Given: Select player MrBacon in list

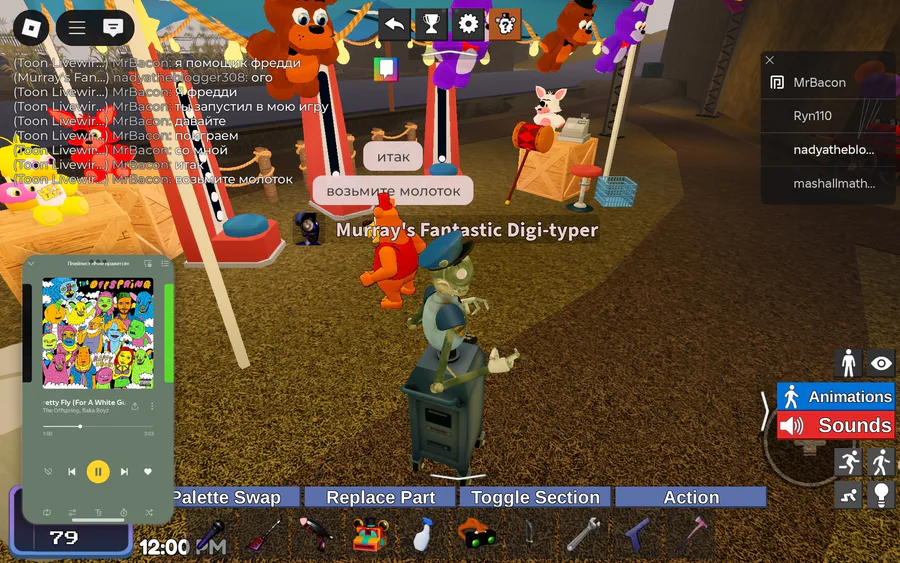Looking at the screenshot, I should pos(819,83).
